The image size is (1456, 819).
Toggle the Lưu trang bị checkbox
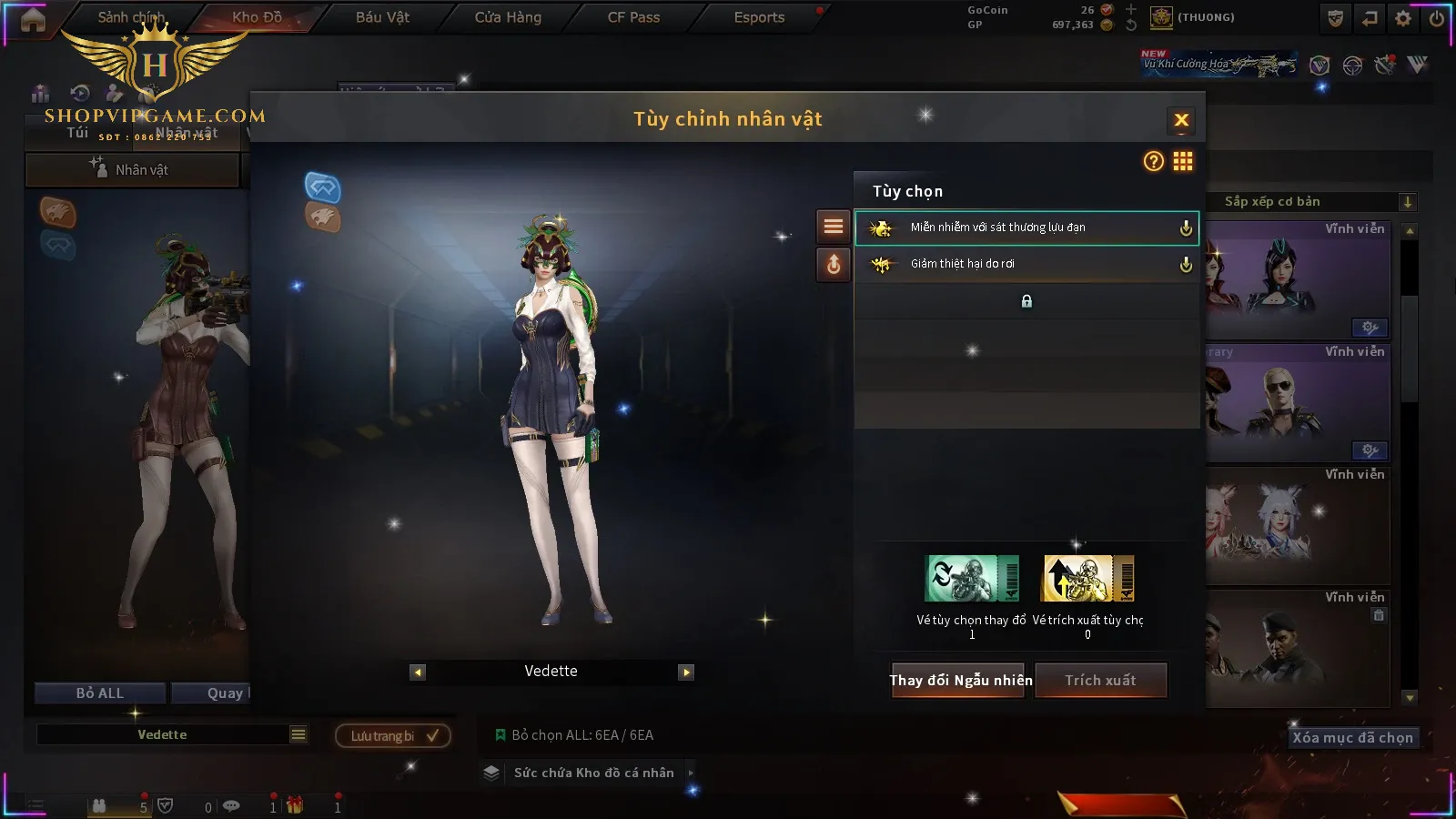pyautogui.click(x=432, y=736)
